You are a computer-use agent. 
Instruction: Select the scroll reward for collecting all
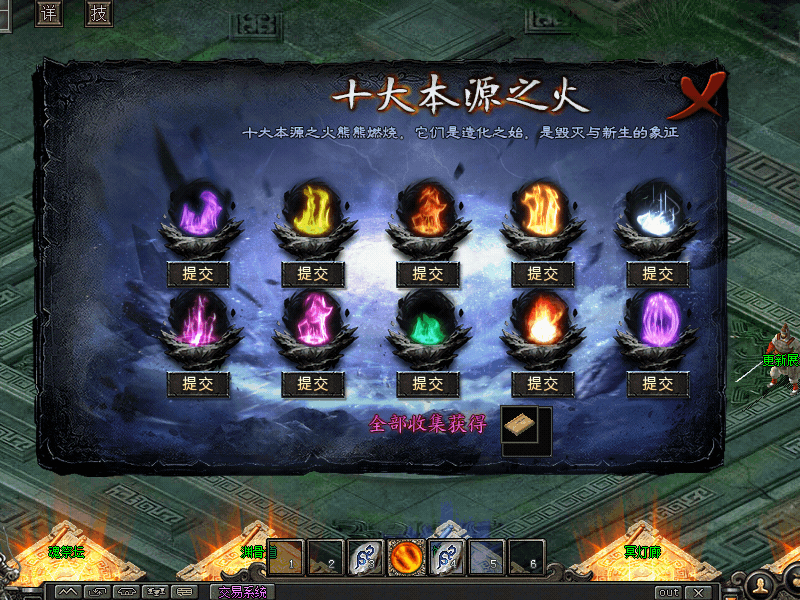tap(520, 425)
